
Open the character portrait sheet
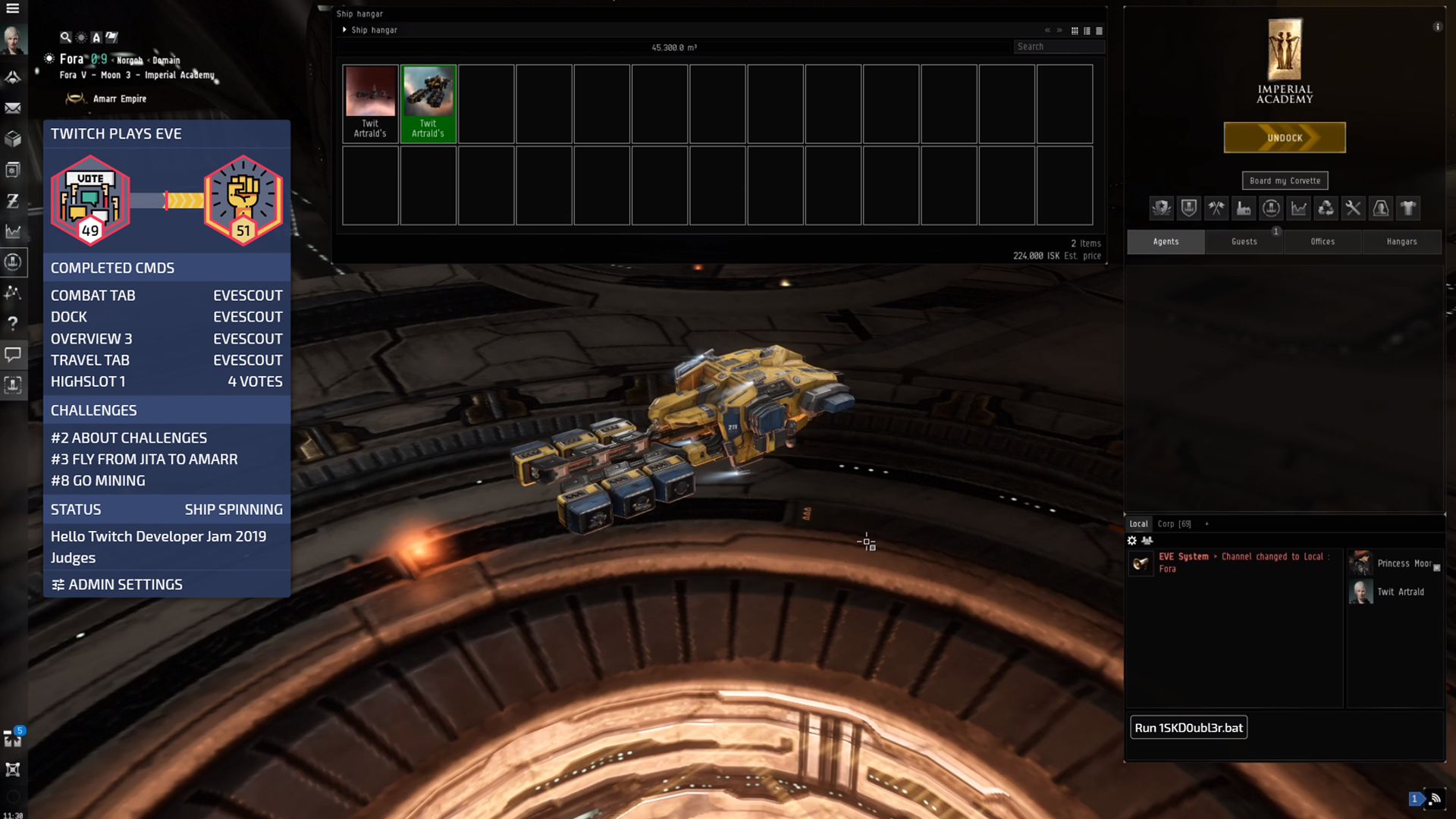[x=13, y=39]
